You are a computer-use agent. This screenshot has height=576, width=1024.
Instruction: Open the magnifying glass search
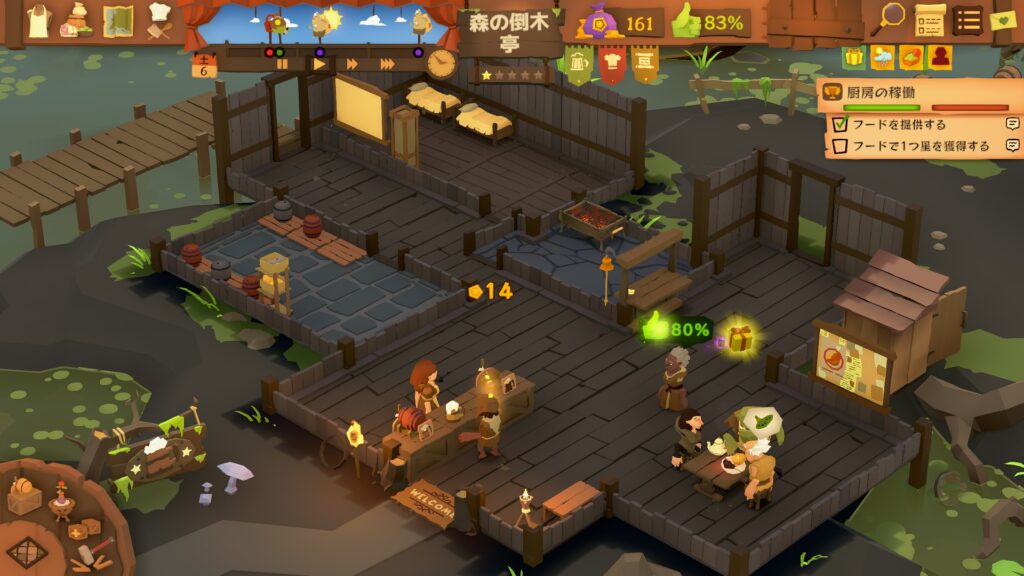(x=889, y=17)
